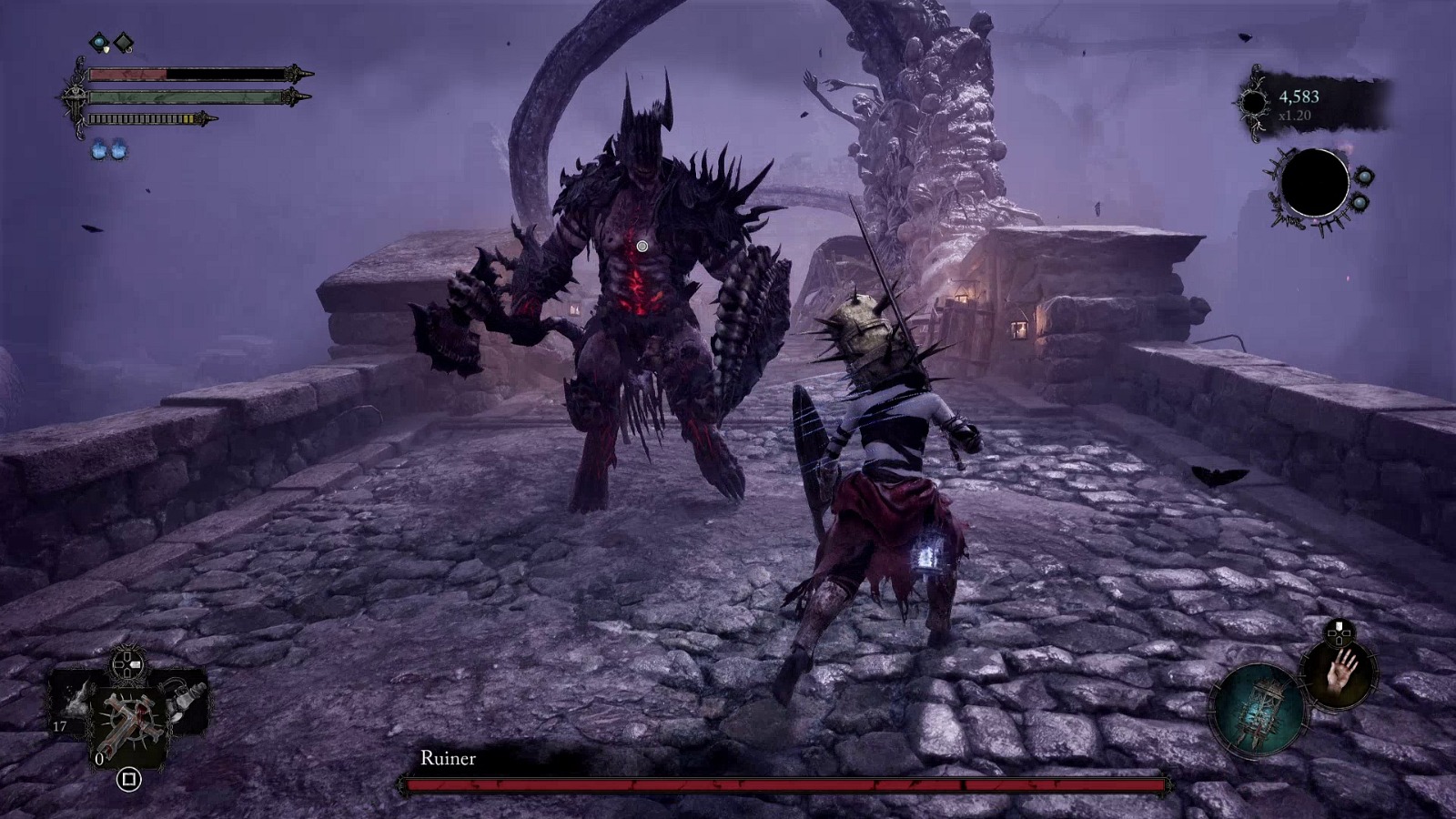This screenshot has height=819, width=1456.
Task: Click the blue gem buff icon top-left
Action: [98, 41]
